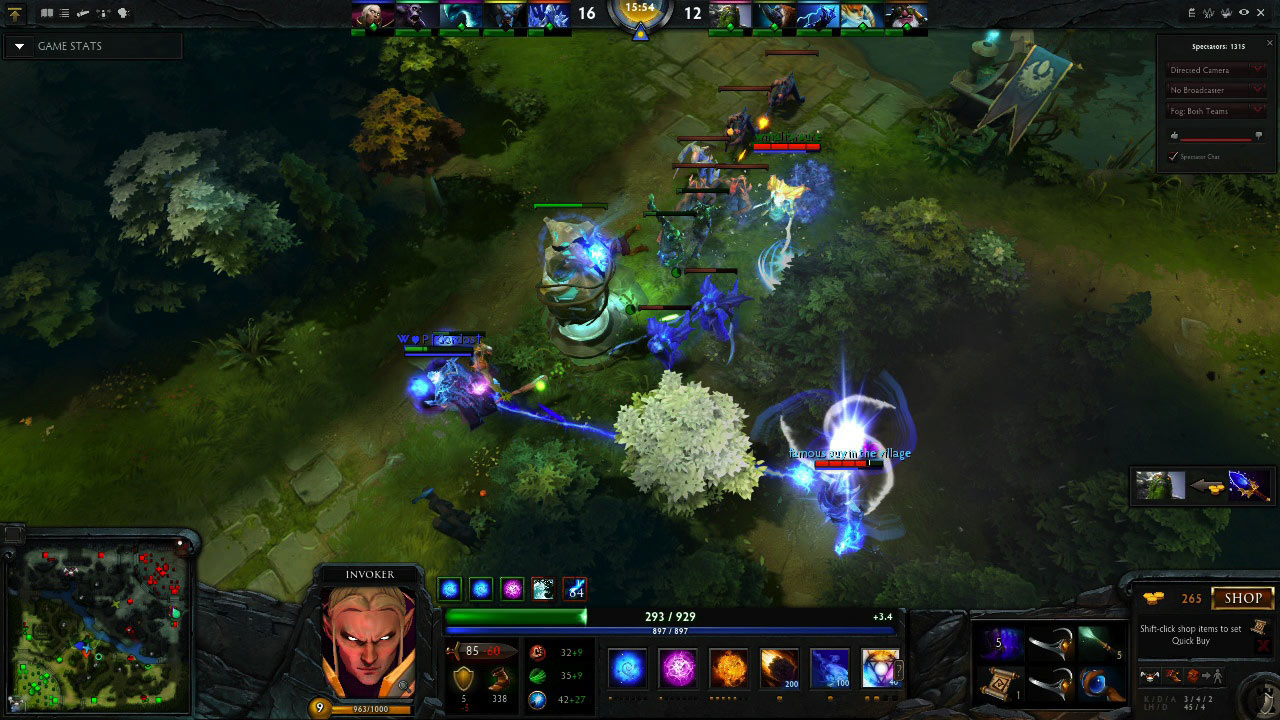1280x720 pixels.
Task: Open the Shop panel
Action: tap(1243, 598)
